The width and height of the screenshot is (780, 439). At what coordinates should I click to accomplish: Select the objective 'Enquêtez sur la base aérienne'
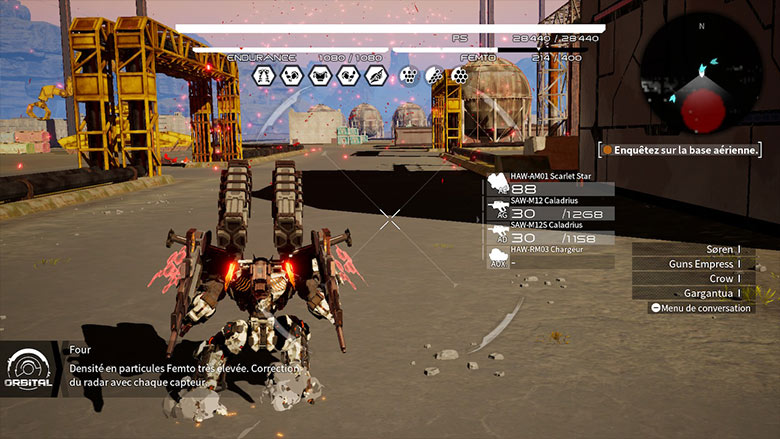(x=680, y=150)
